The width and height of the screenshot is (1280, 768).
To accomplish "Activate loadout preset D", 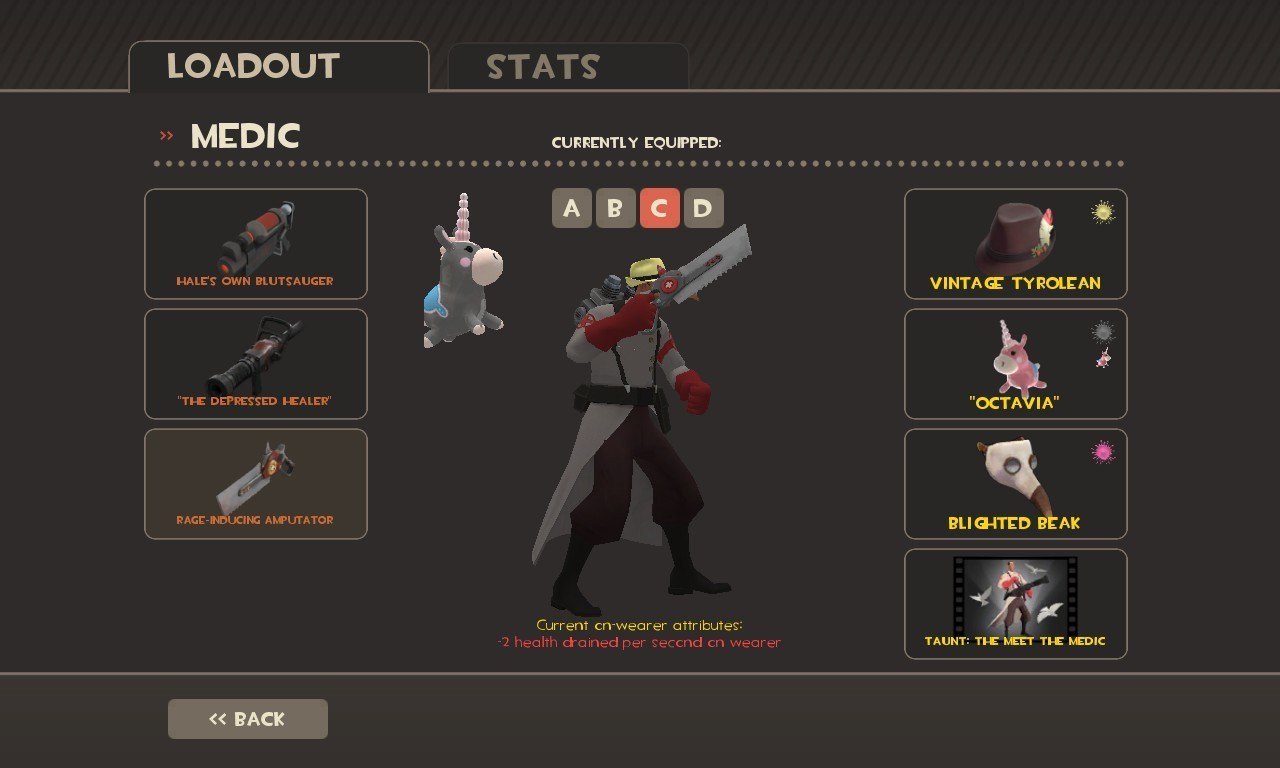I will (x=703, y=208).
